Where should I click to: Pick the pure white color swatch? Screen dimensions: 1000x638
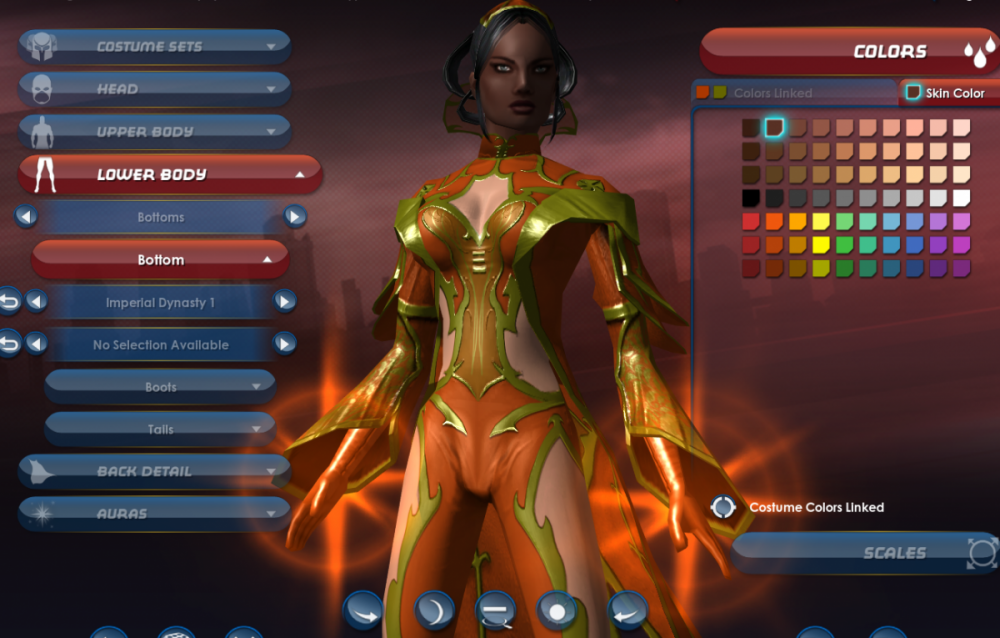[x=961, y=198]
